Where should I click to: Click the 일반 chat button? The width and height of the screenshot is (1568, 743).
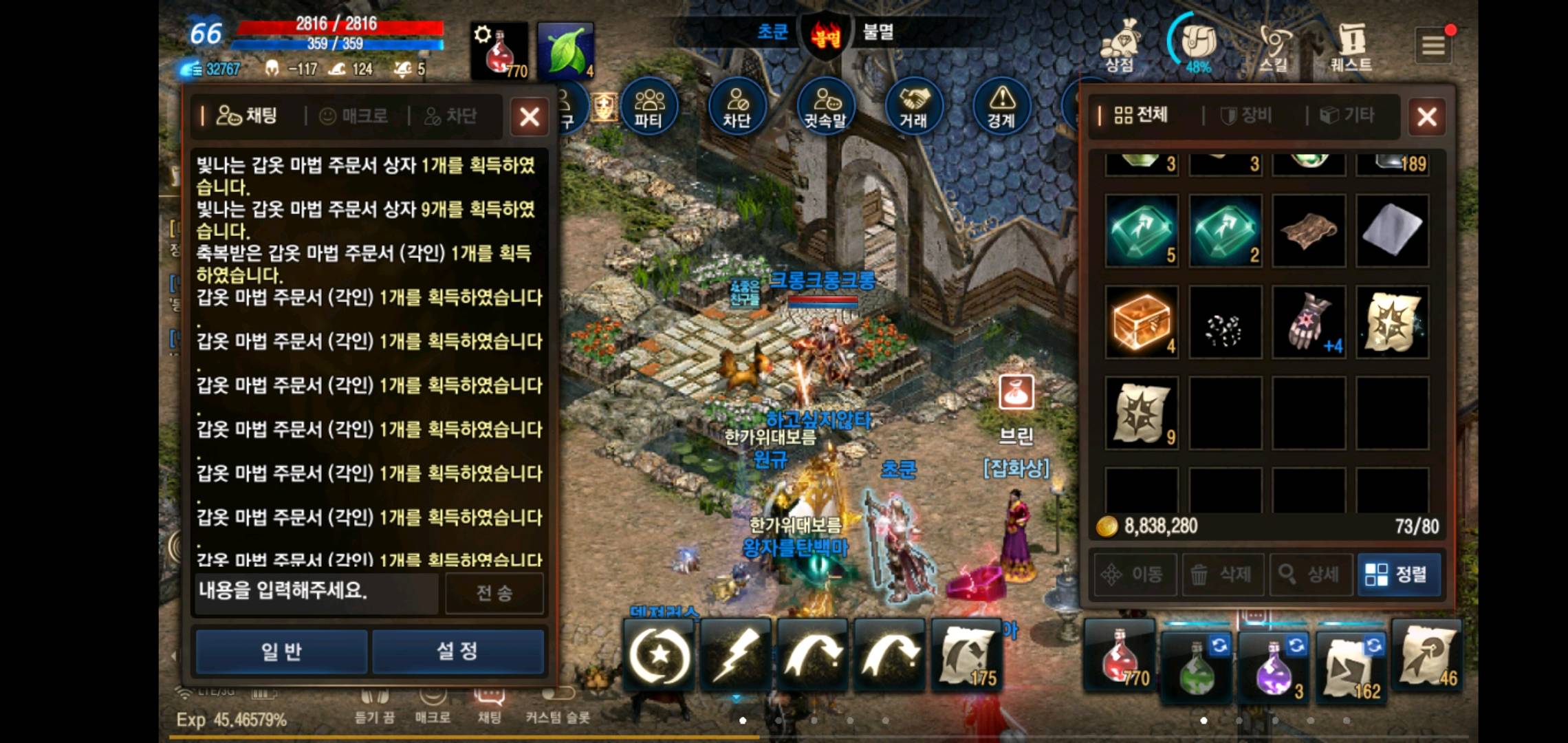[281, 650]
